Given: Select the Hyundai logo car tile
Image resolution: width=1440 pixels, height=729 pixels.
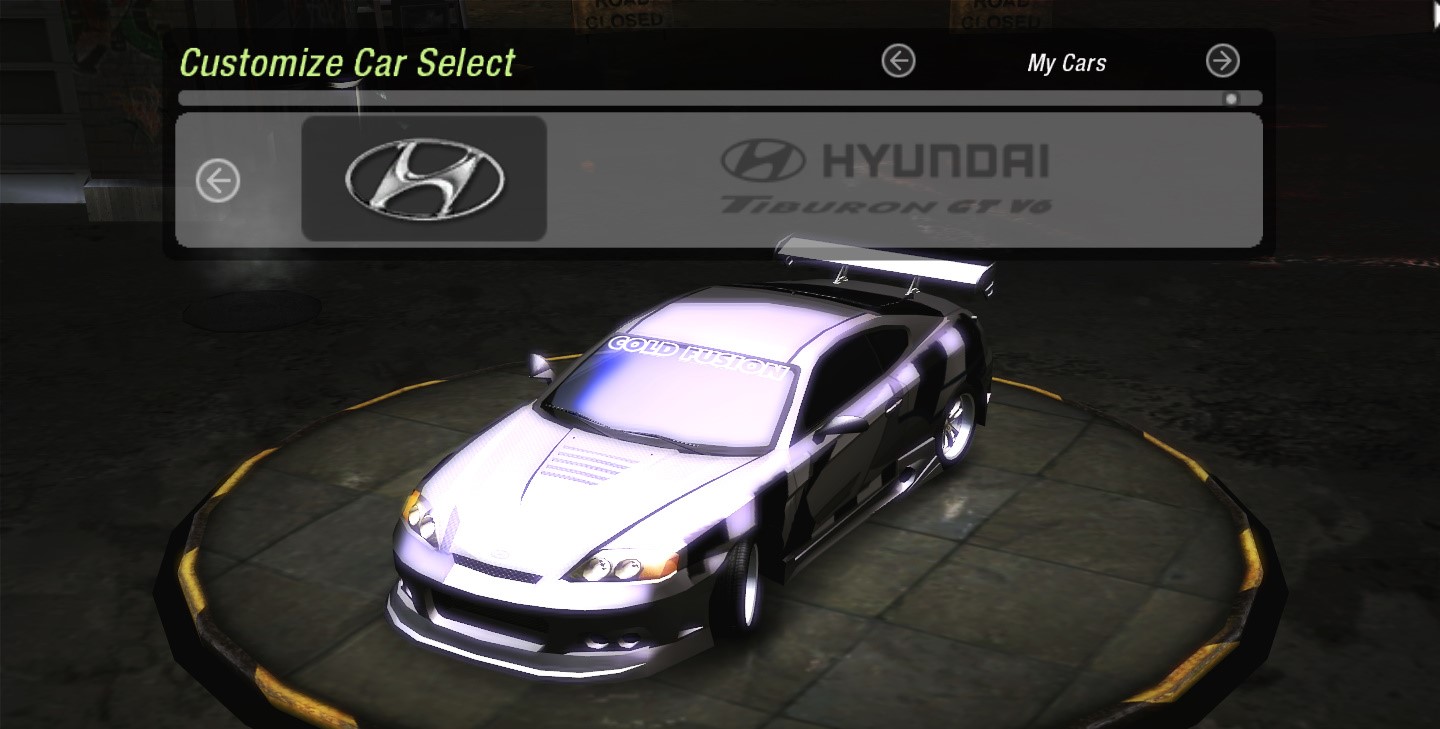Looking at the screenshot, I should [x=424, y=179].
